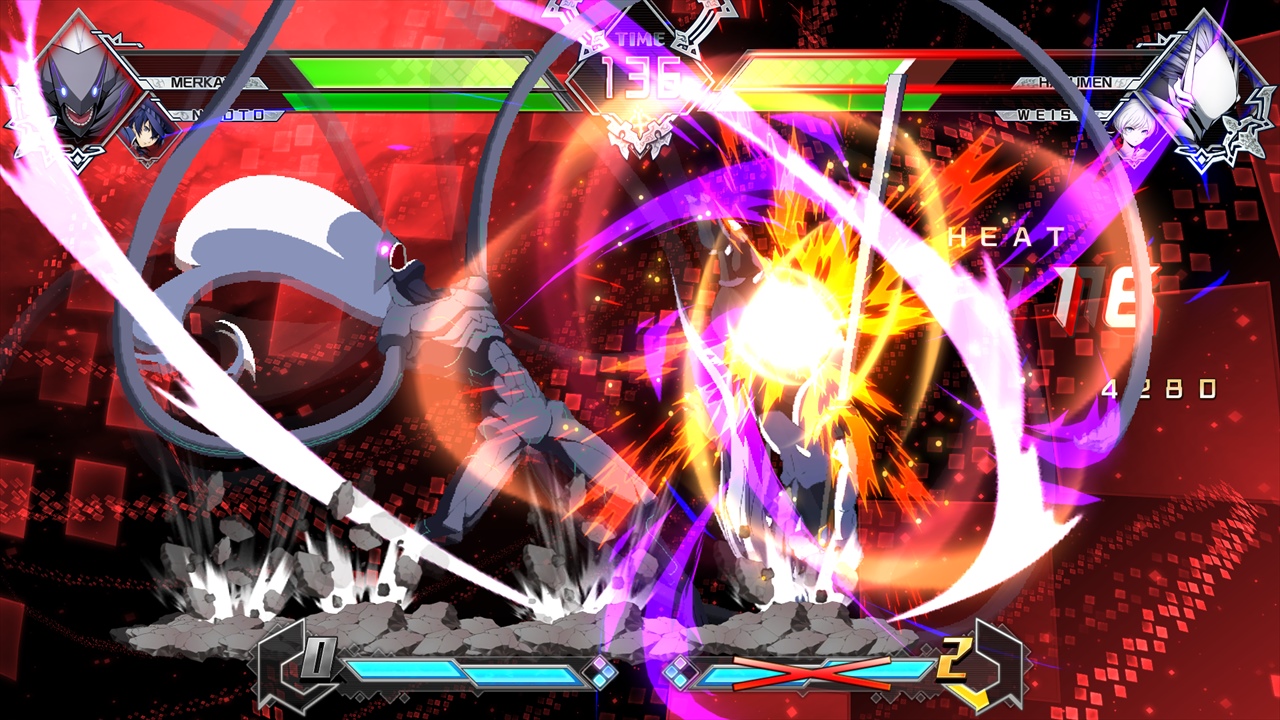
Task: Click the angled bracket framing the left gauge
Action: [x=274, y=663]
